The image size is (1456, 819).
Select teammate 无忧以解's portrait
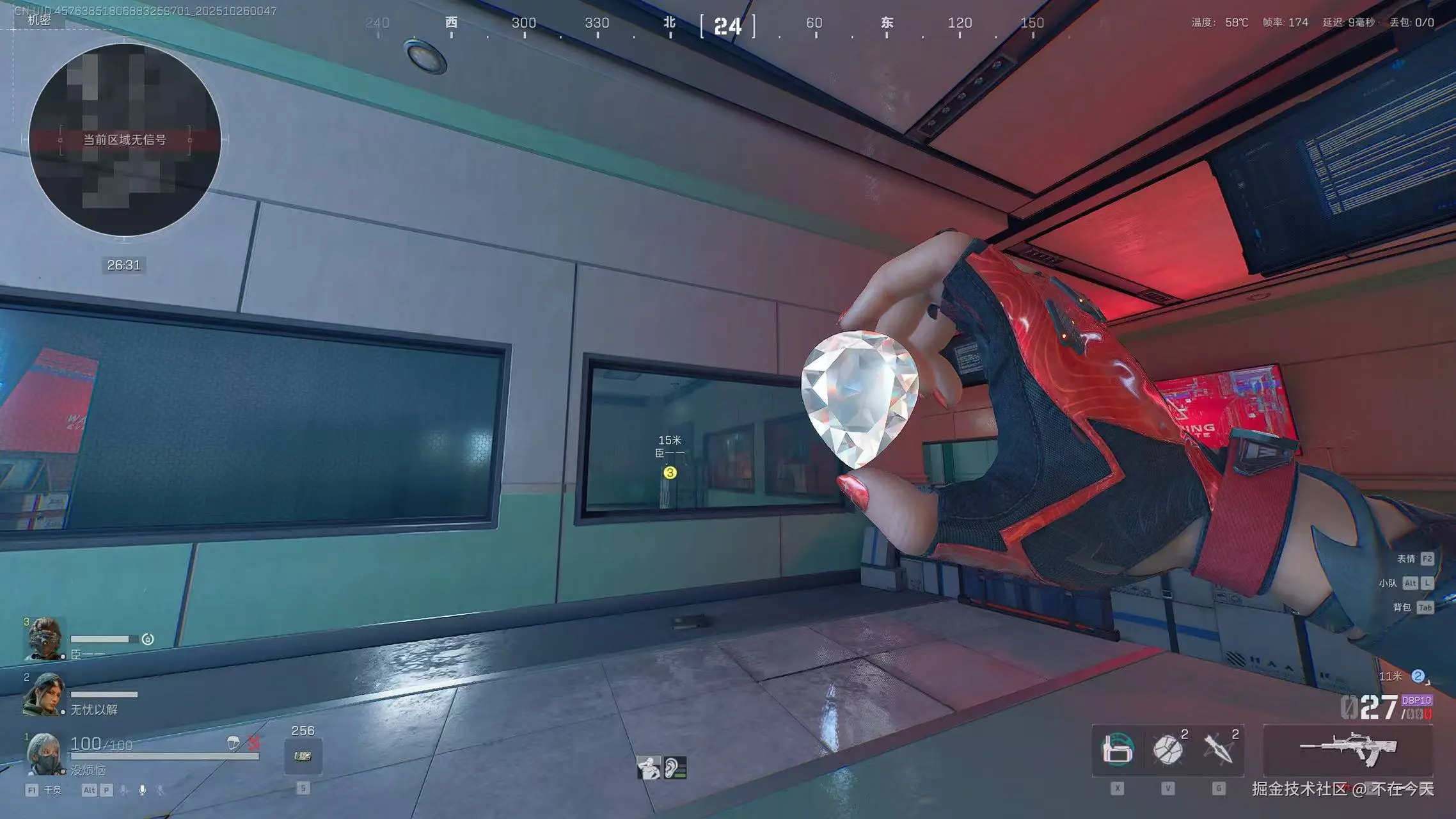point(44,694)
